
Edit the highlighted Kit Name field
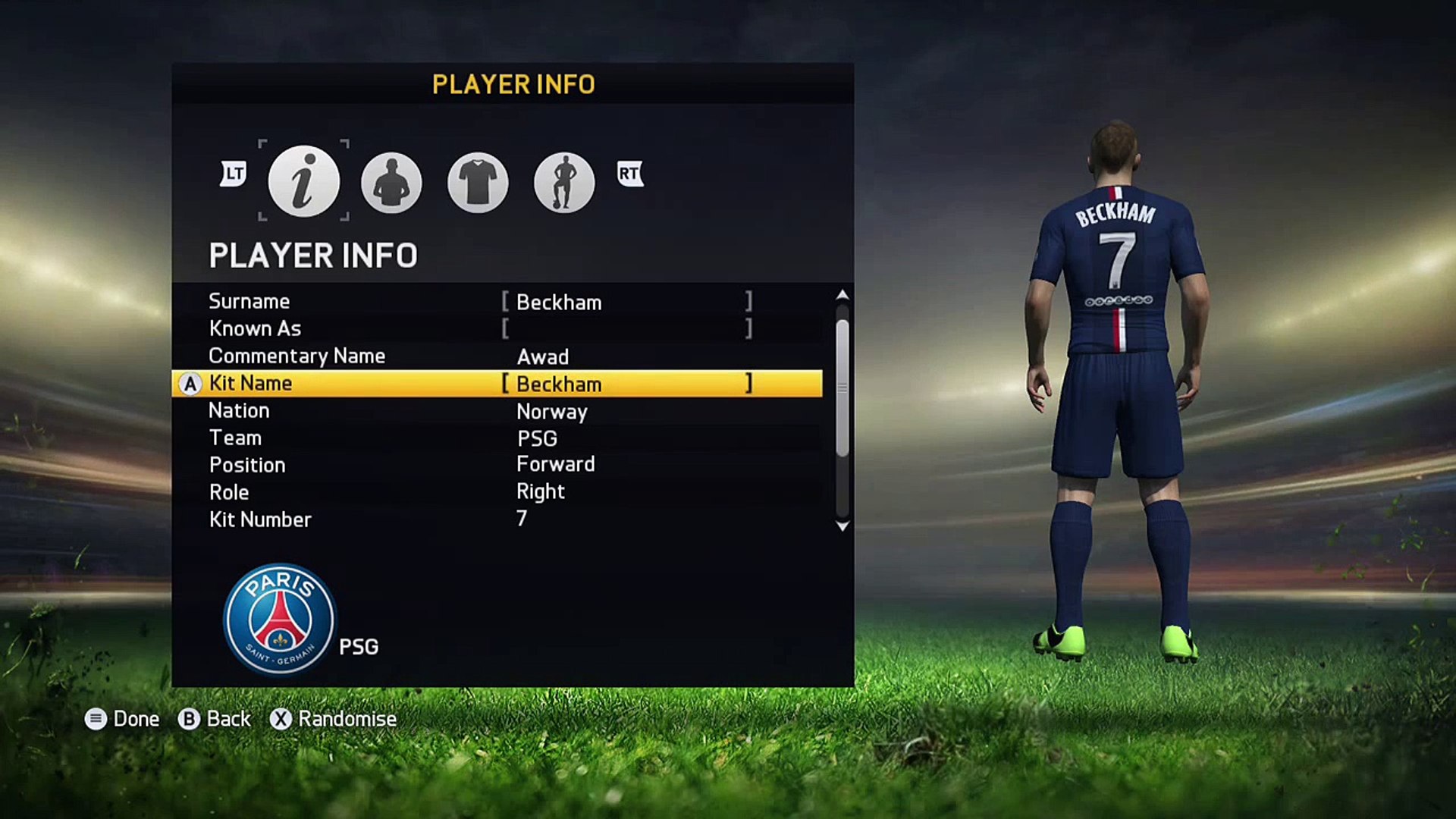(626, 384)
